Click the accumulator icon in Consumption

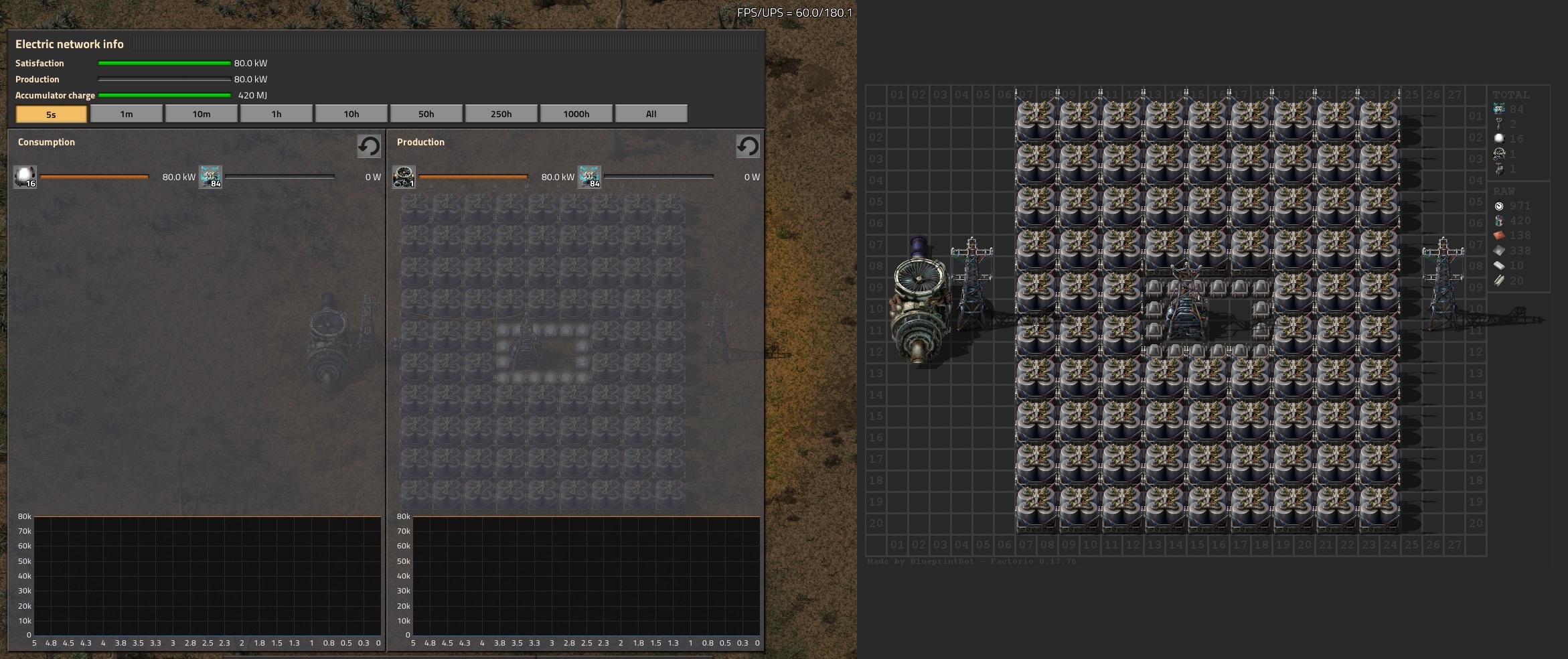(210, 177)
